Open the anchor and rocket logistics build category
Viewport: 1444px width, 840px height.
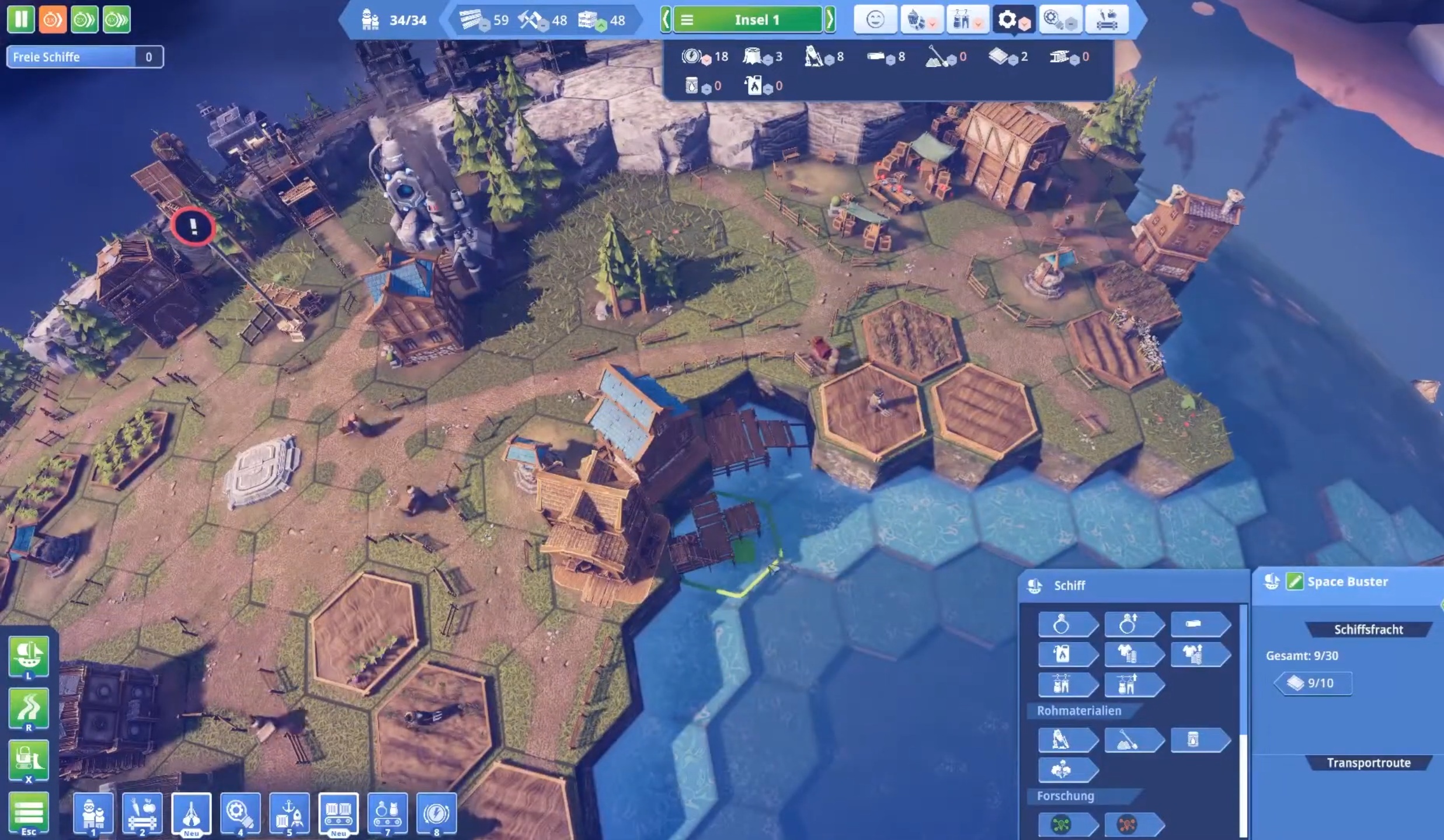click(x=290, y=813)
